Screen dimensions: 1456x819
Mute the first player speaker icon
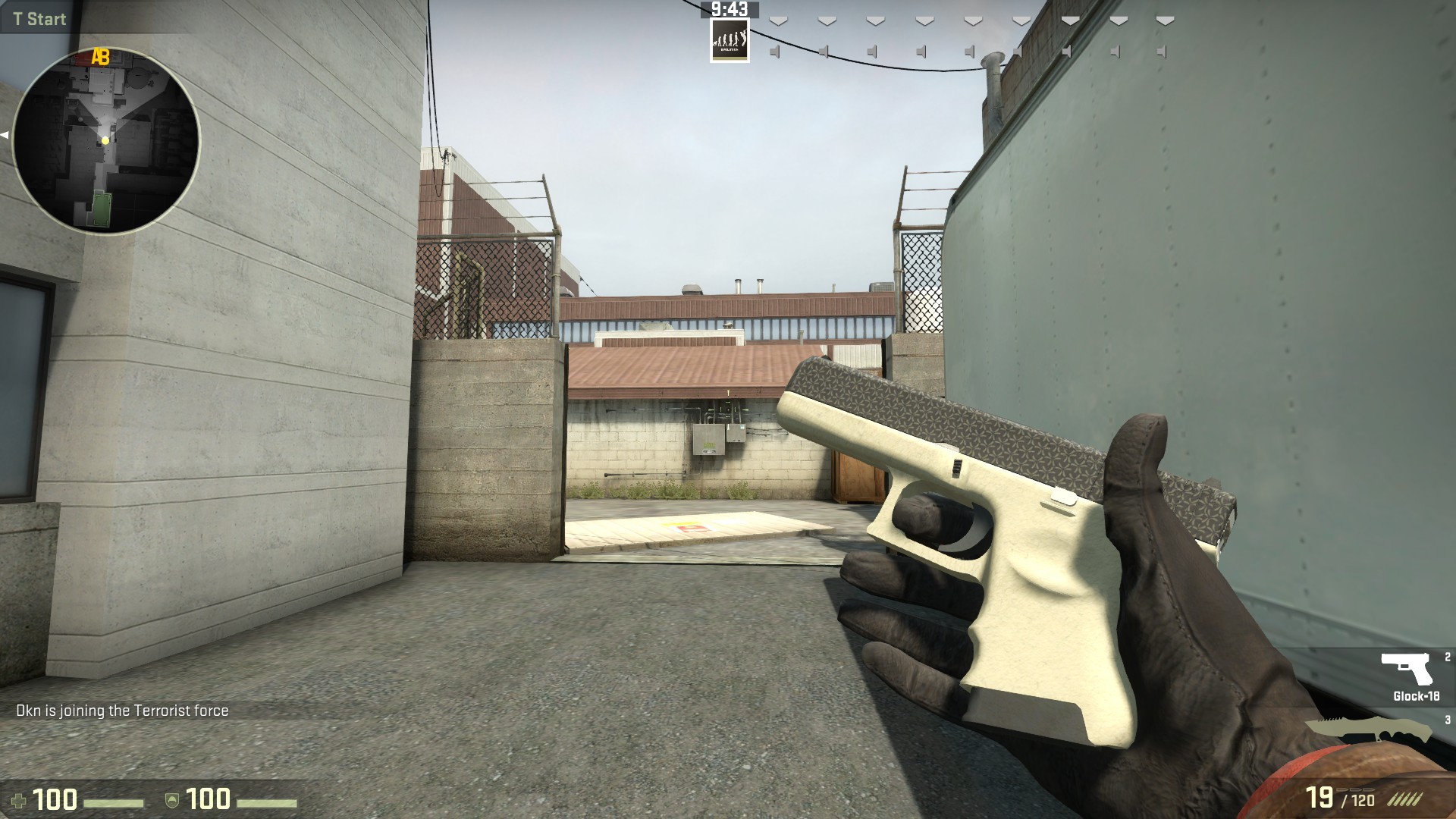pos(775,52)
